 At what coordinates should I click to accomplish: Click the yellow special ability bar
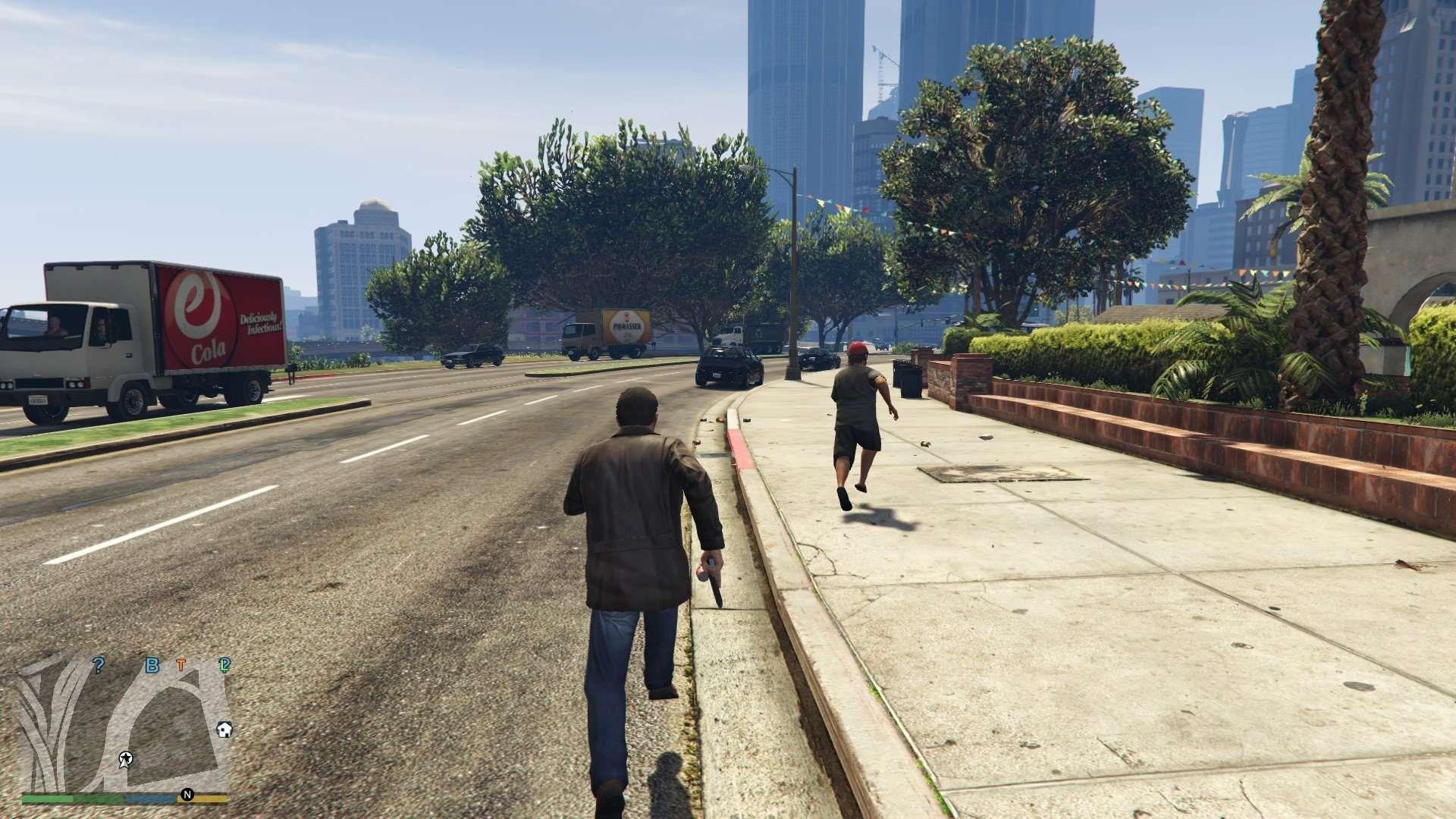tap(210, 798)
